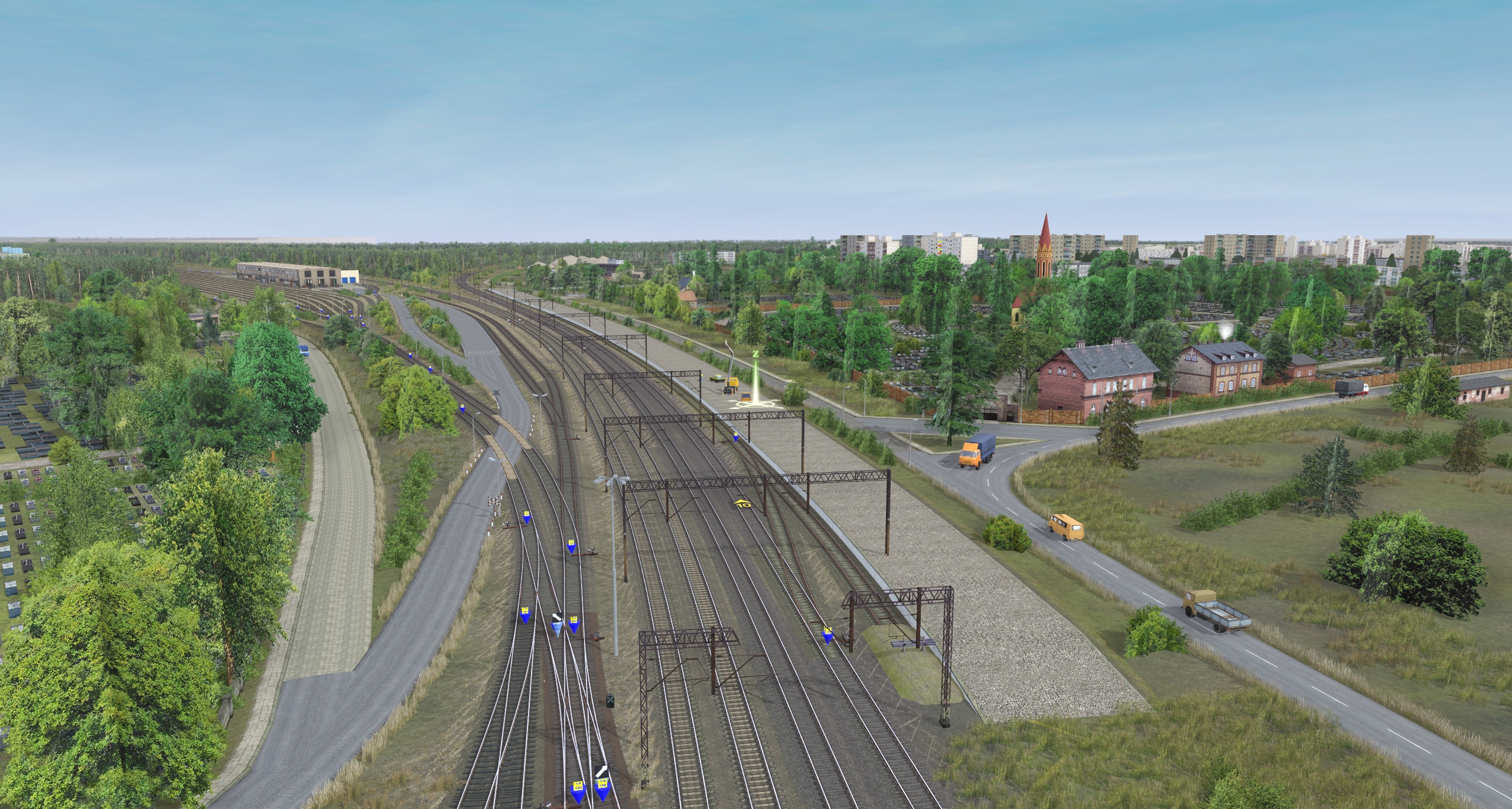Select the green Z compass marker

pos(755,355)
